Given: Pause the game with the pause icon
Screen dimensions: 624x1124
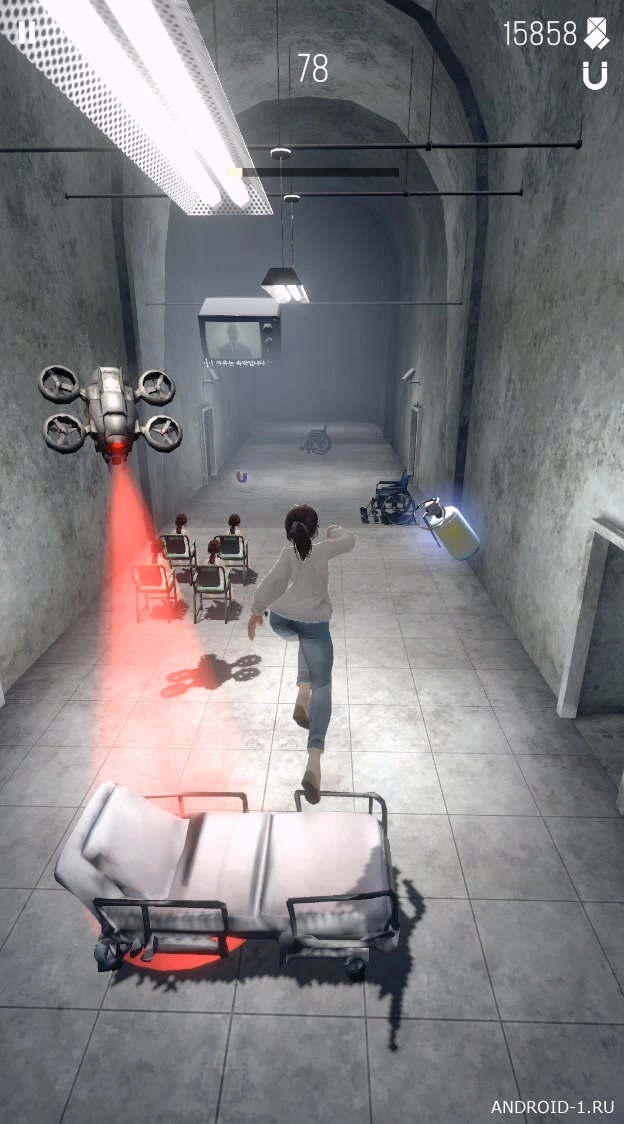Looking at the screenshot, I should (27, 31).
